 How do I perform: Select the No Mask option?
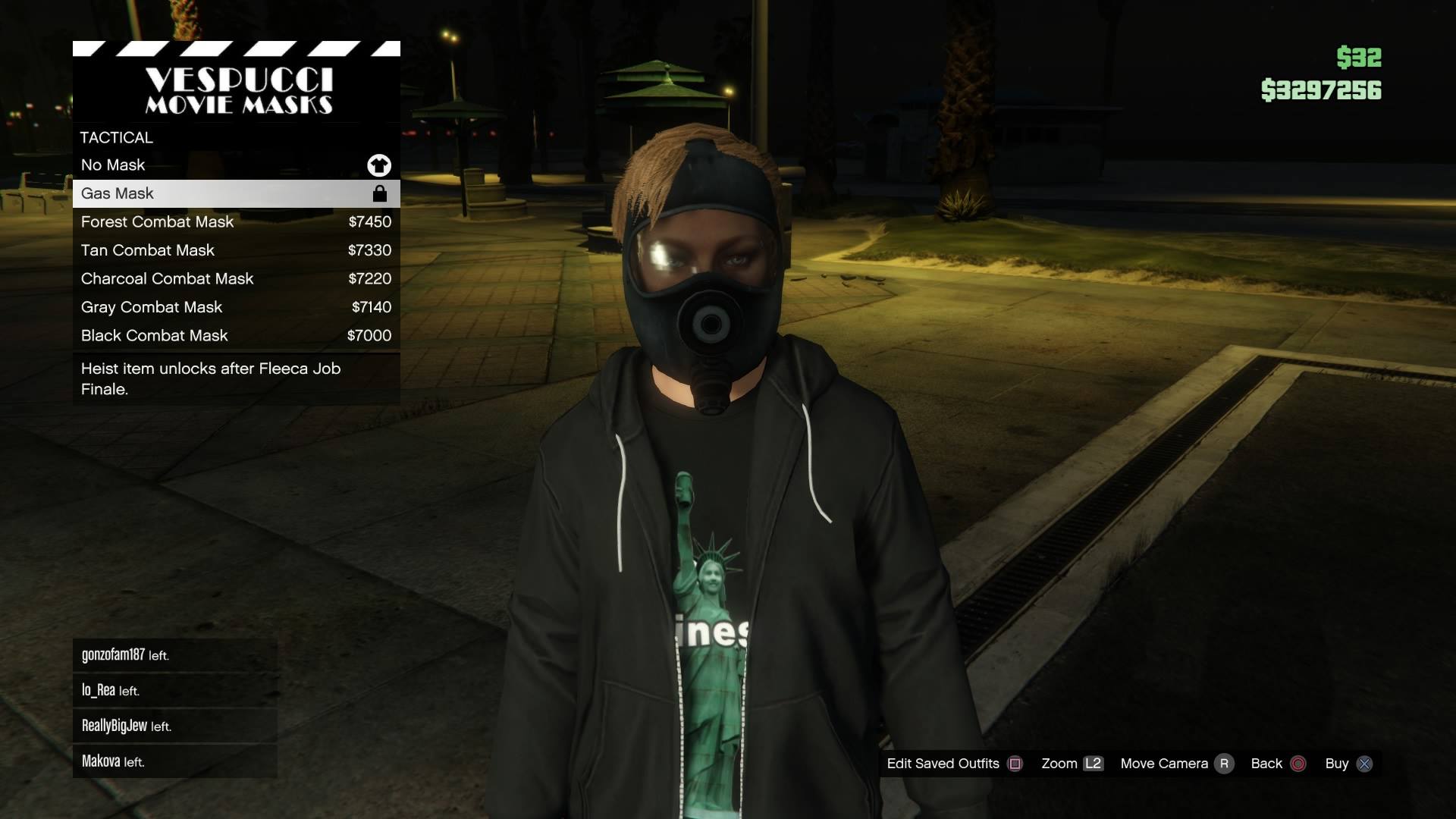coord(236,165)
